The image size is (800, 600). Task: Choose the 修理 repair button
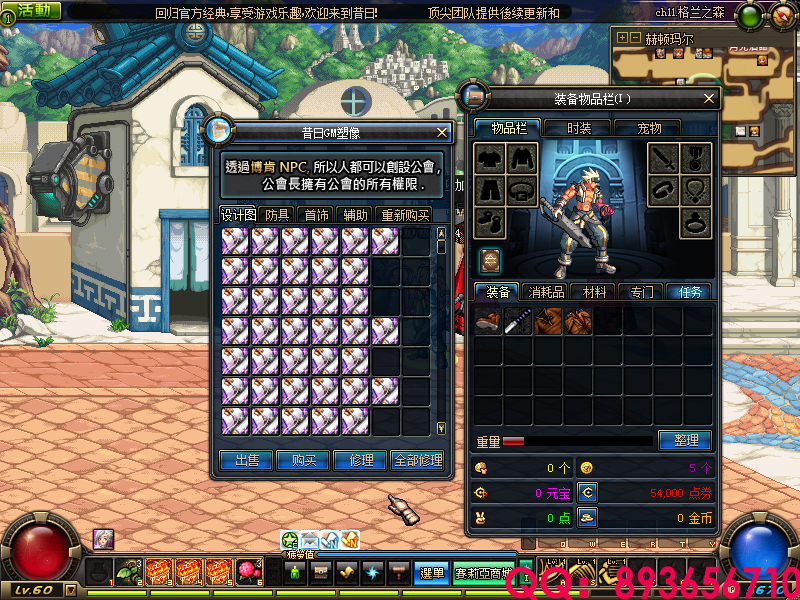tap(361, 460)
